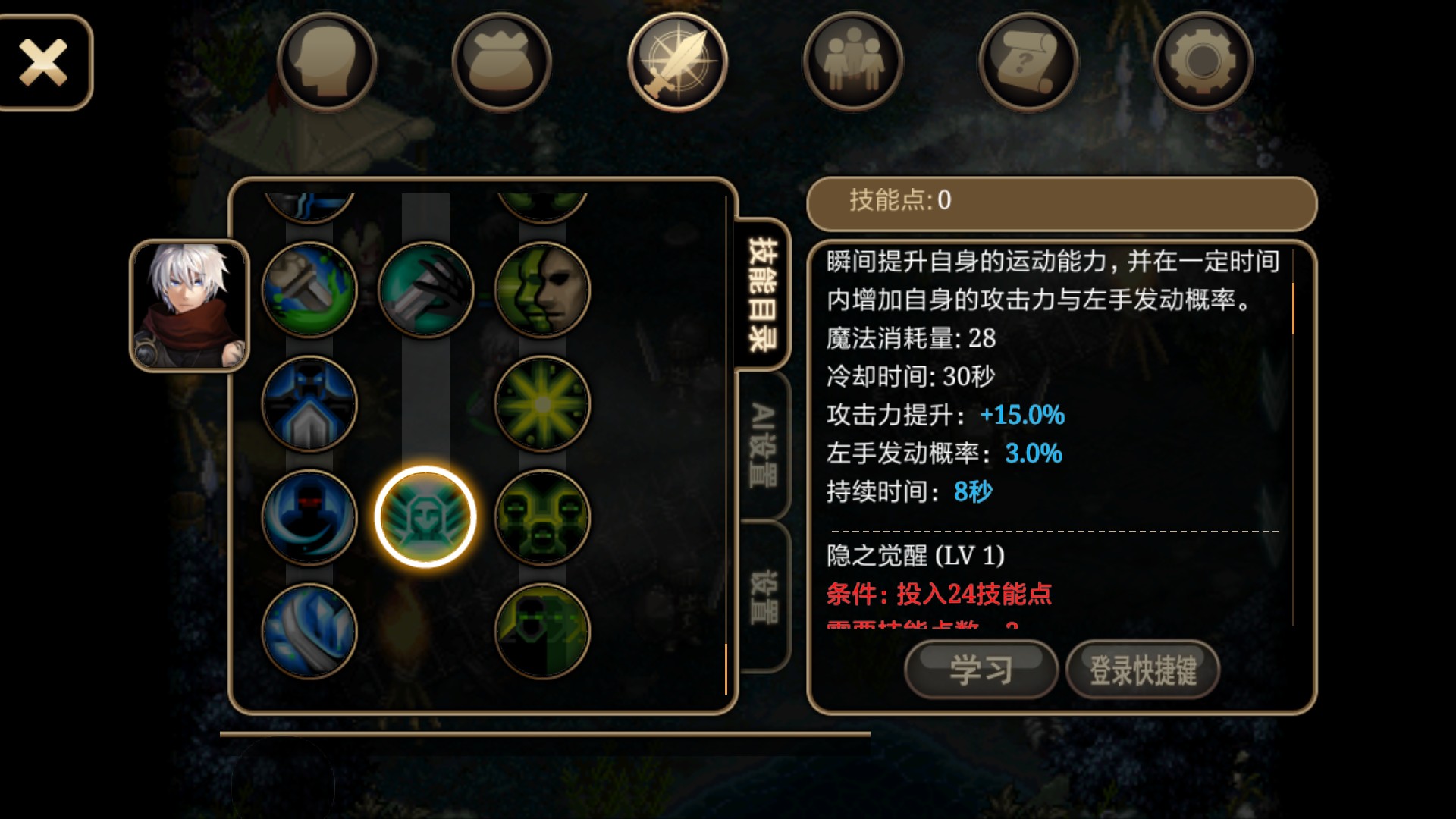Select the blue armor chestplate skill
The height and width of the screenshot is (819, 1456).
[309, 403]
